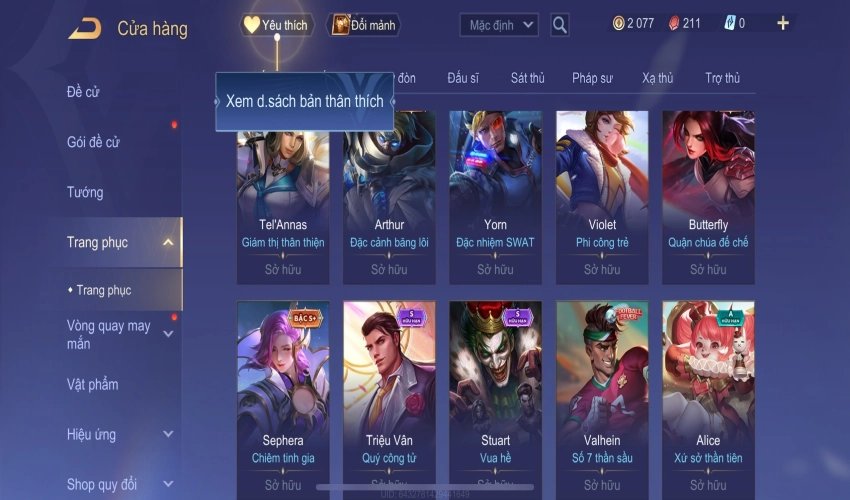850x500 pixels.
Task: Open the Mặc định sort dropdown
Action: [x=499, y=25]
